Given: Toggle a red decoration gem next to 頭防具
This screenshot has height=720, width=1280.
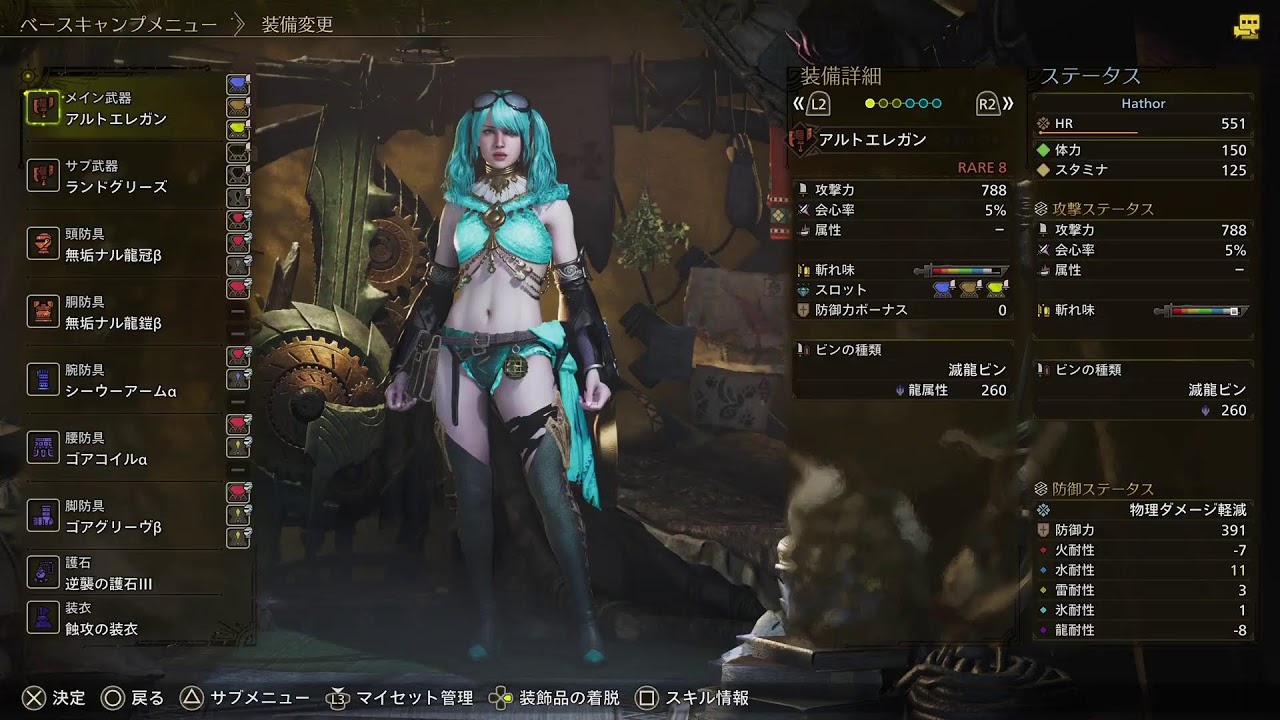Looking at the screenshot, I should [x=237, y=222].
